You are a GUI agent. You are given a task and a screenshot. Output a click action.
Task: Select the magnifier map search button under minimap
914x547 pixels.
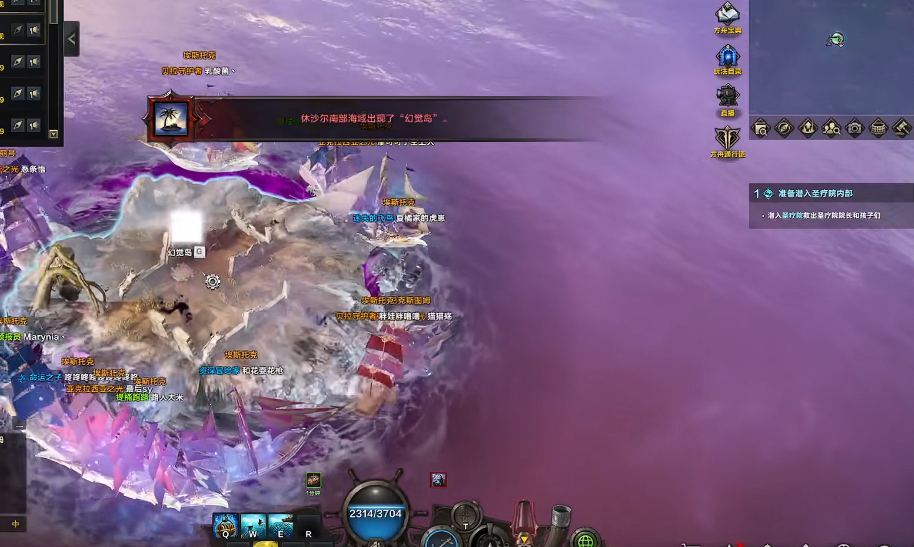761,127
